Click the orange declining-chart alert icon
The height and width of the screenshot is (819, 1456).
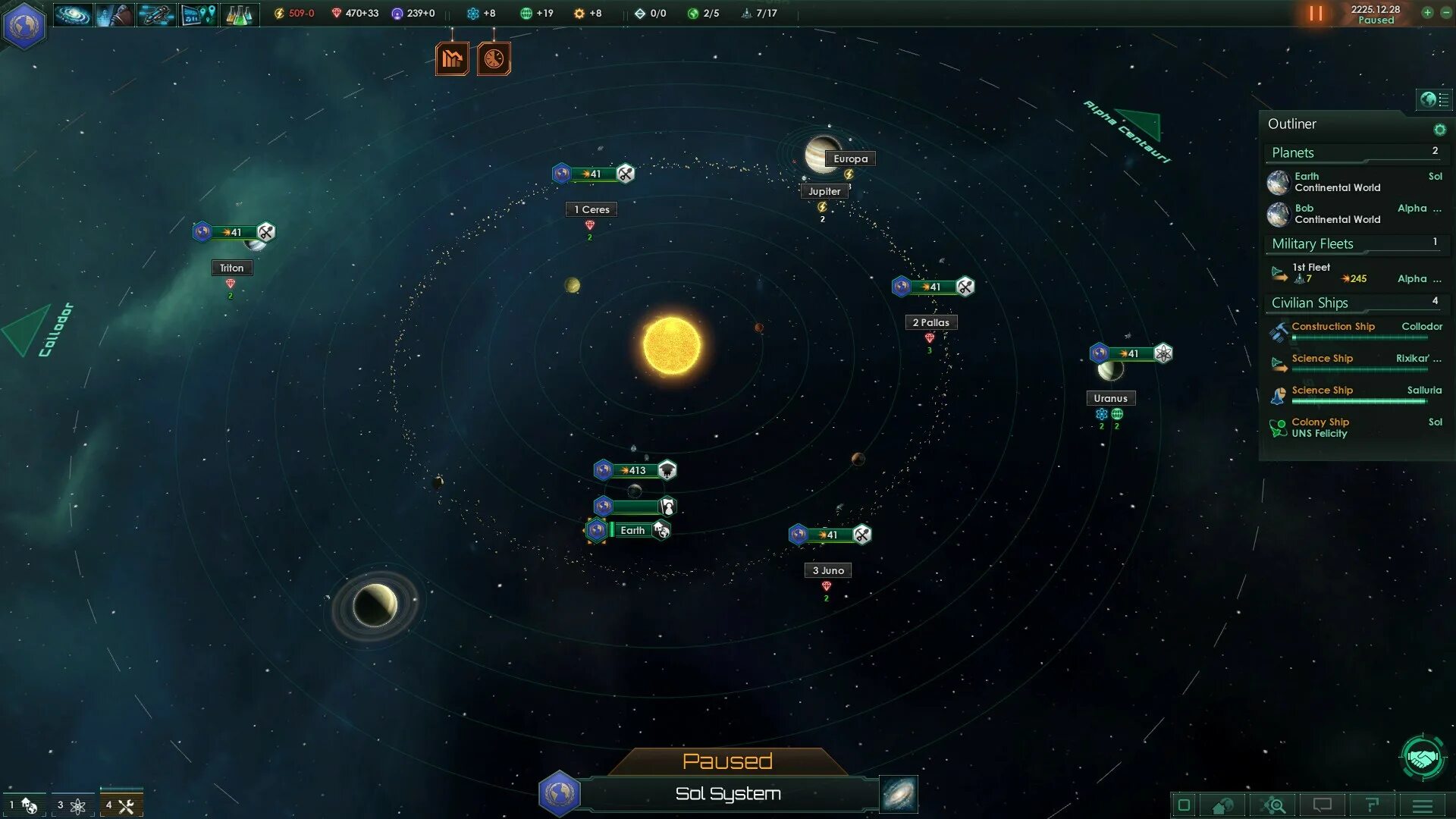[x=452, y=58]
